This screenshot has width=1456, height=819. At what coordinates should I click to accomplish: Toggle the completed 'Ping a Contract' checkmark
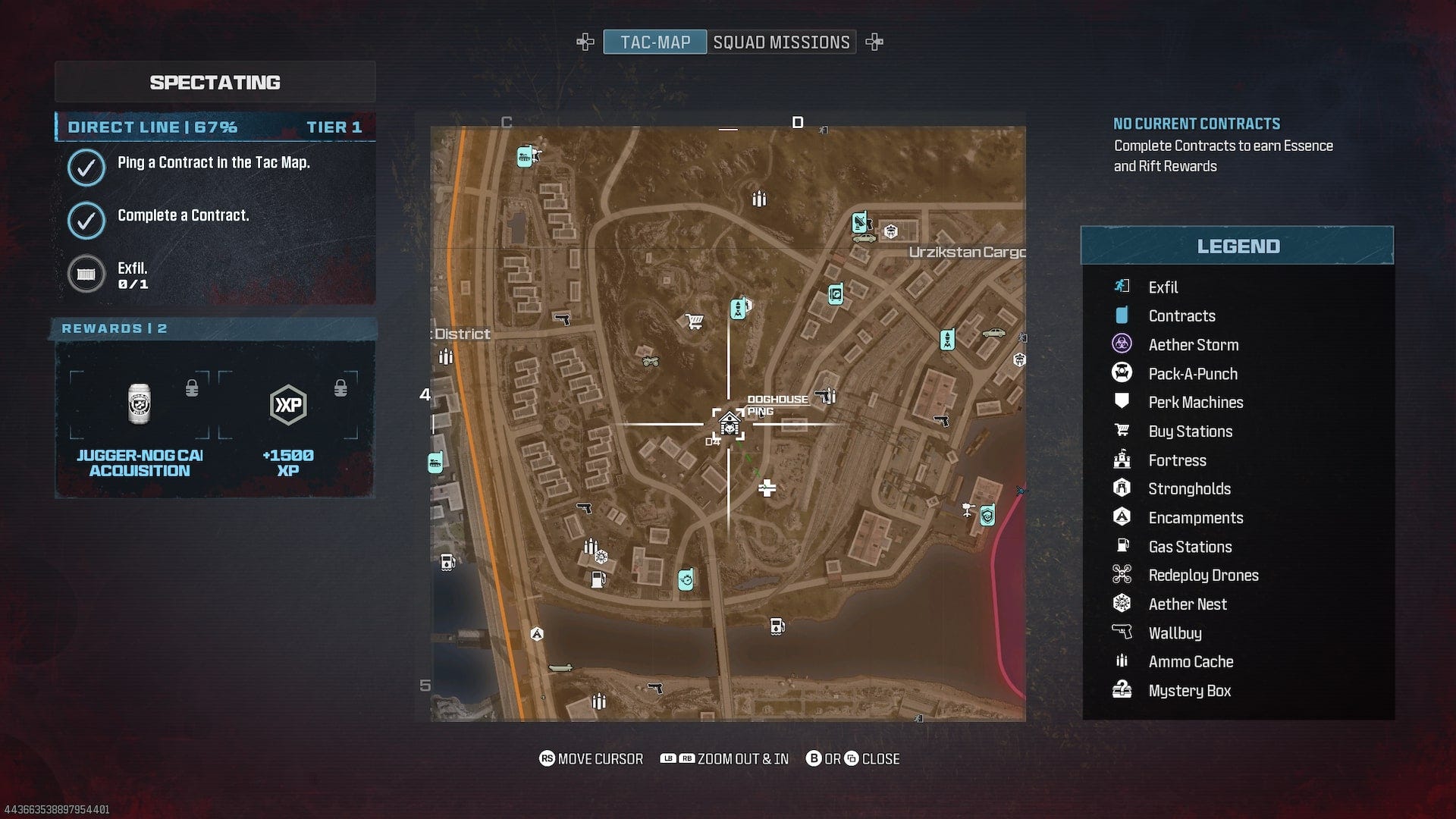(x=86, y=168)
